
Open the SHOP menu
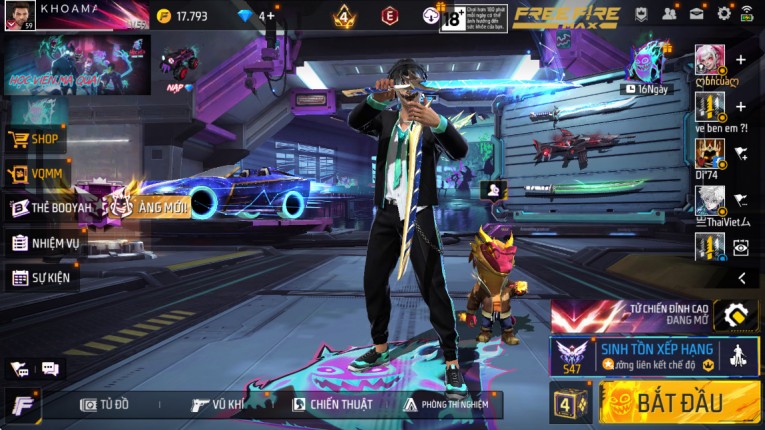tap(36, 139)
